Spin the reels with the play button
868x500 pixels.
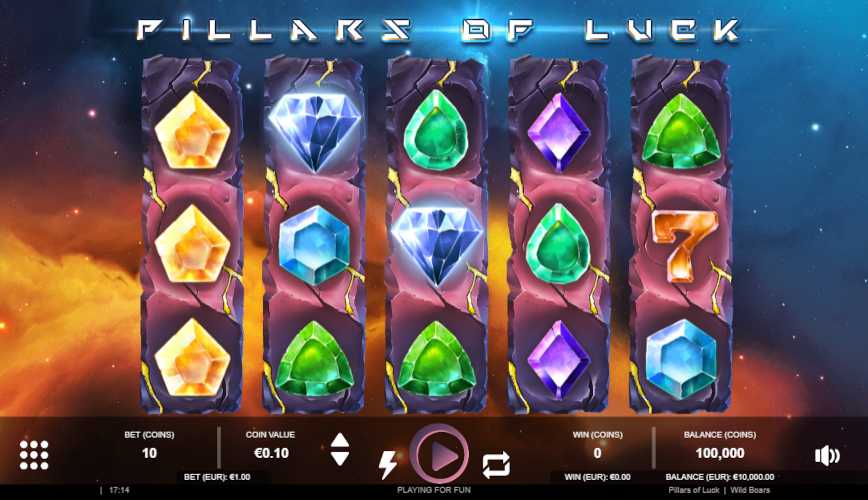pyautogui.click(x=439, y=455)
